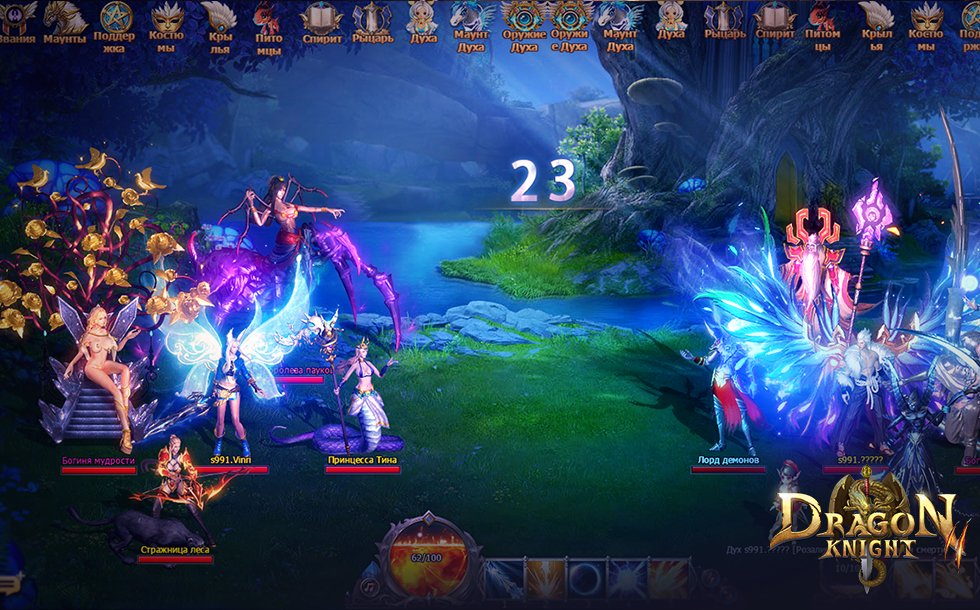Viewport: 980px width, 610px height.
Task: Activate the orange fire explosion skill
Action: pyautogui.click(x=668, y=579)
